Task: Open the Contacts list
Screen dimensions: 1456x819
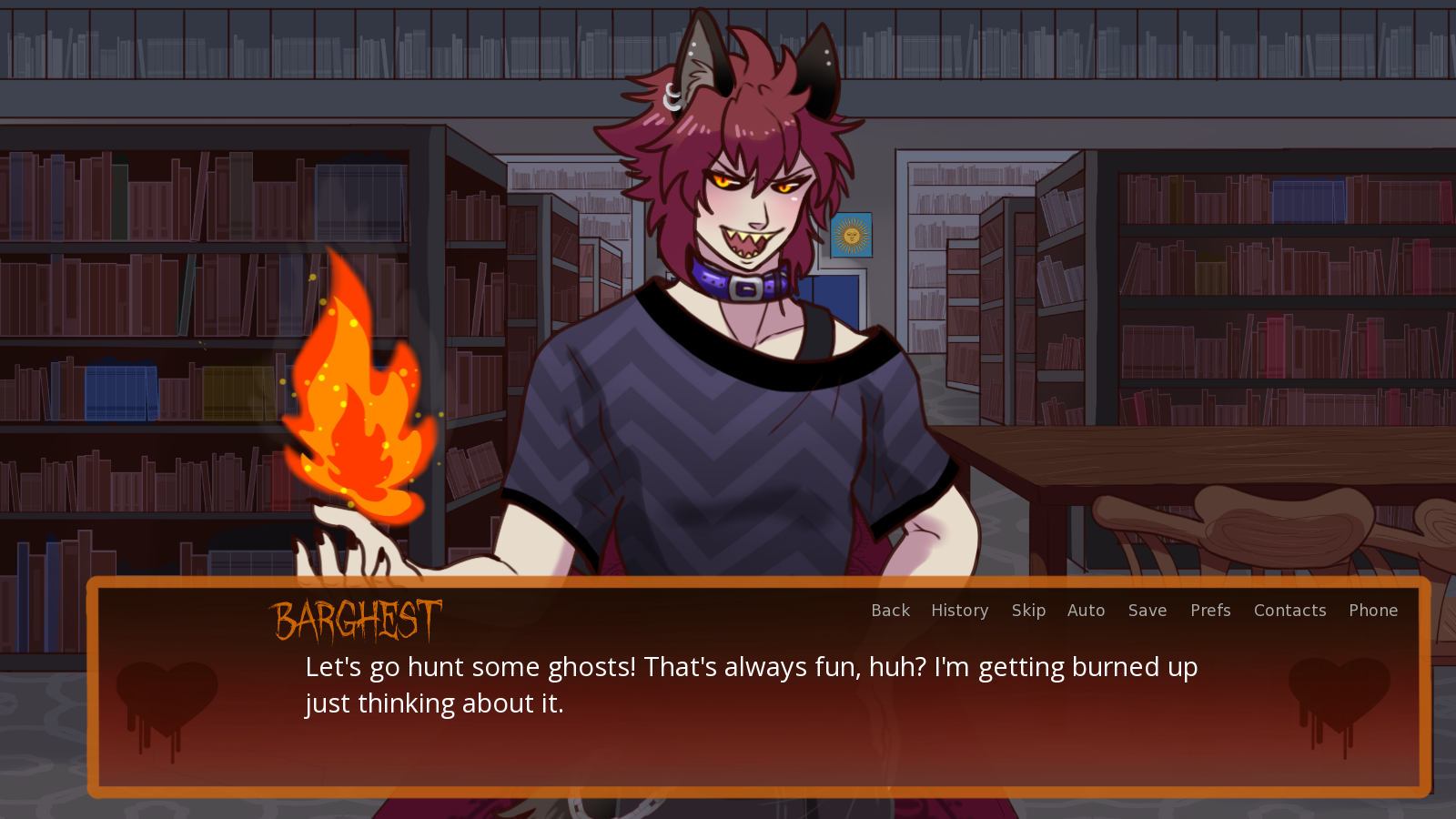Action: (1289, 611)
